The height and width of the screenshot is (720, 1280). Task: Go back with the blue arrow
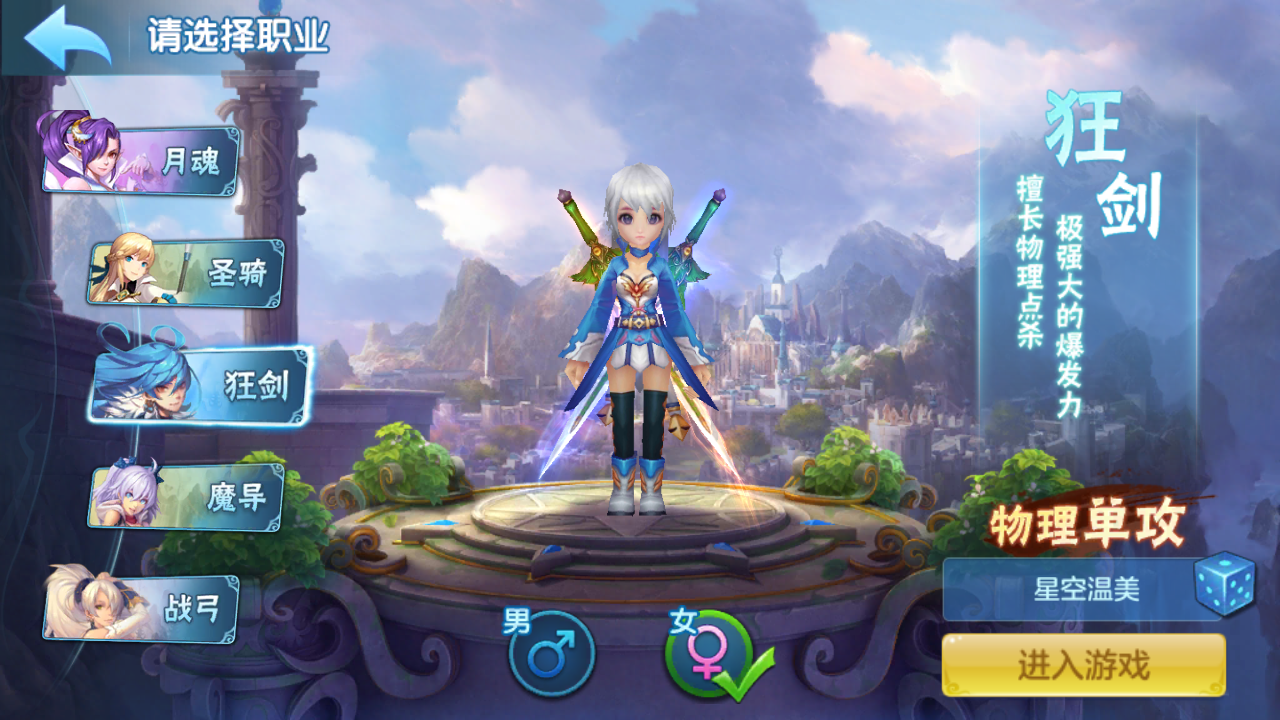67,38
